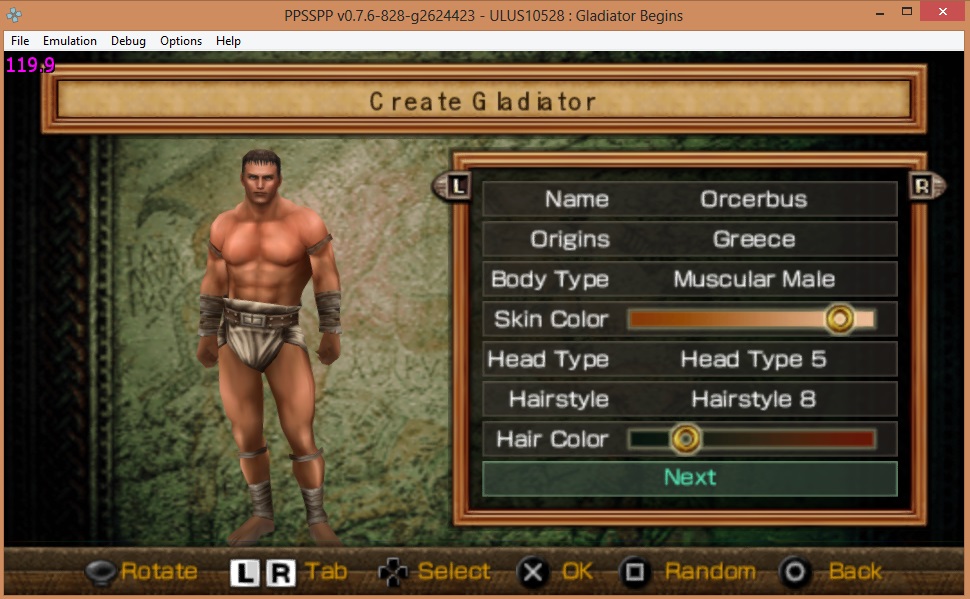Open the Debug menu

coord(128,41)
